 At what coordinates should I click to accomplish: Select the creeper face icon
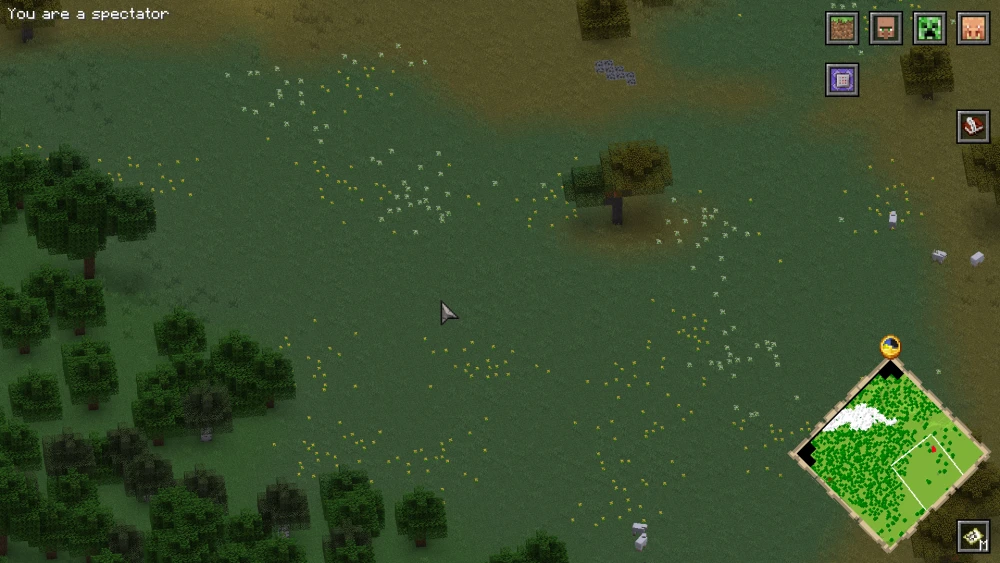tap(930, 28)
